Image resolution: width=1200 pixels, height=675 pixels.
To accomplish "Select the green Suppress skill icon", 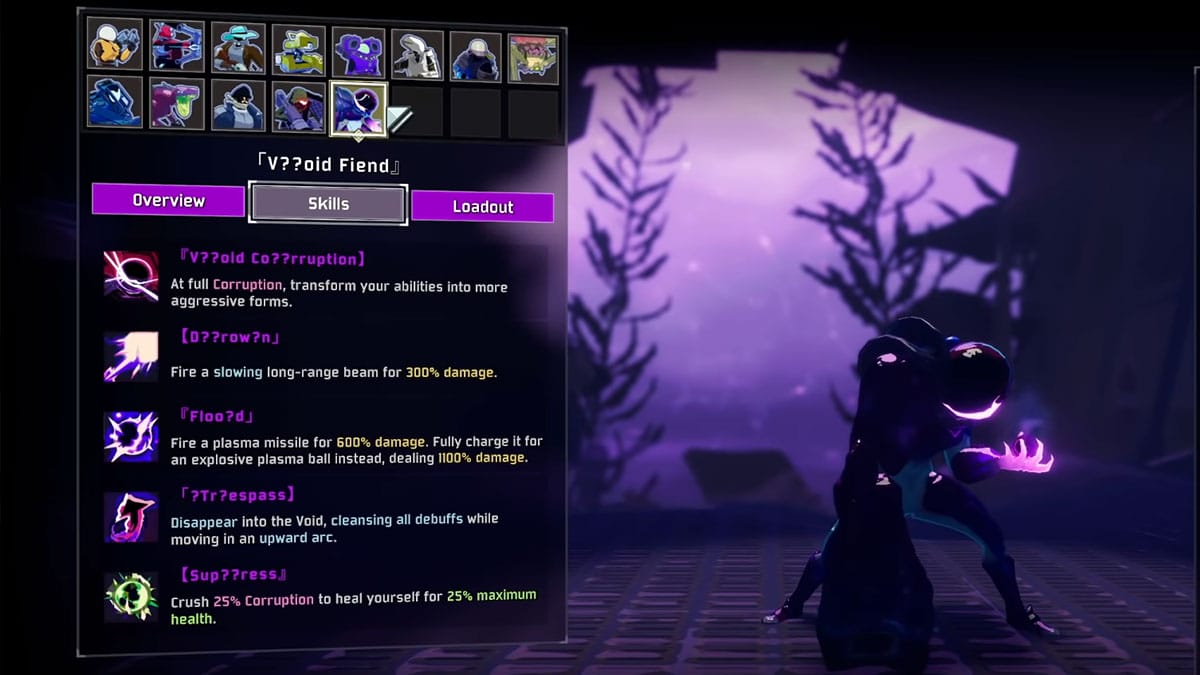I will coord(131,596).
